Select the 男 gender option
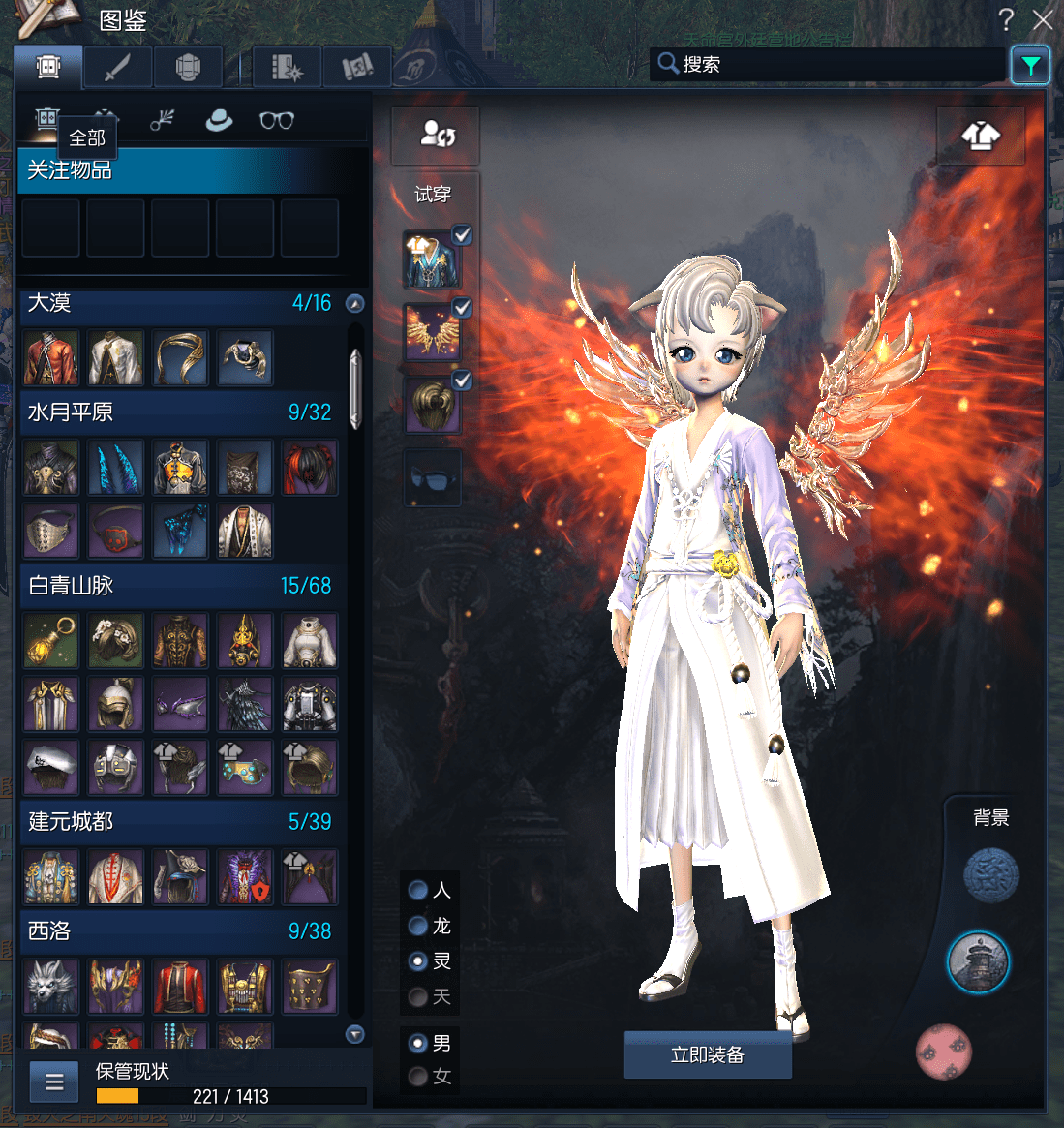The width and height of the screenshot is (1064, 1128). [418, 1043]
